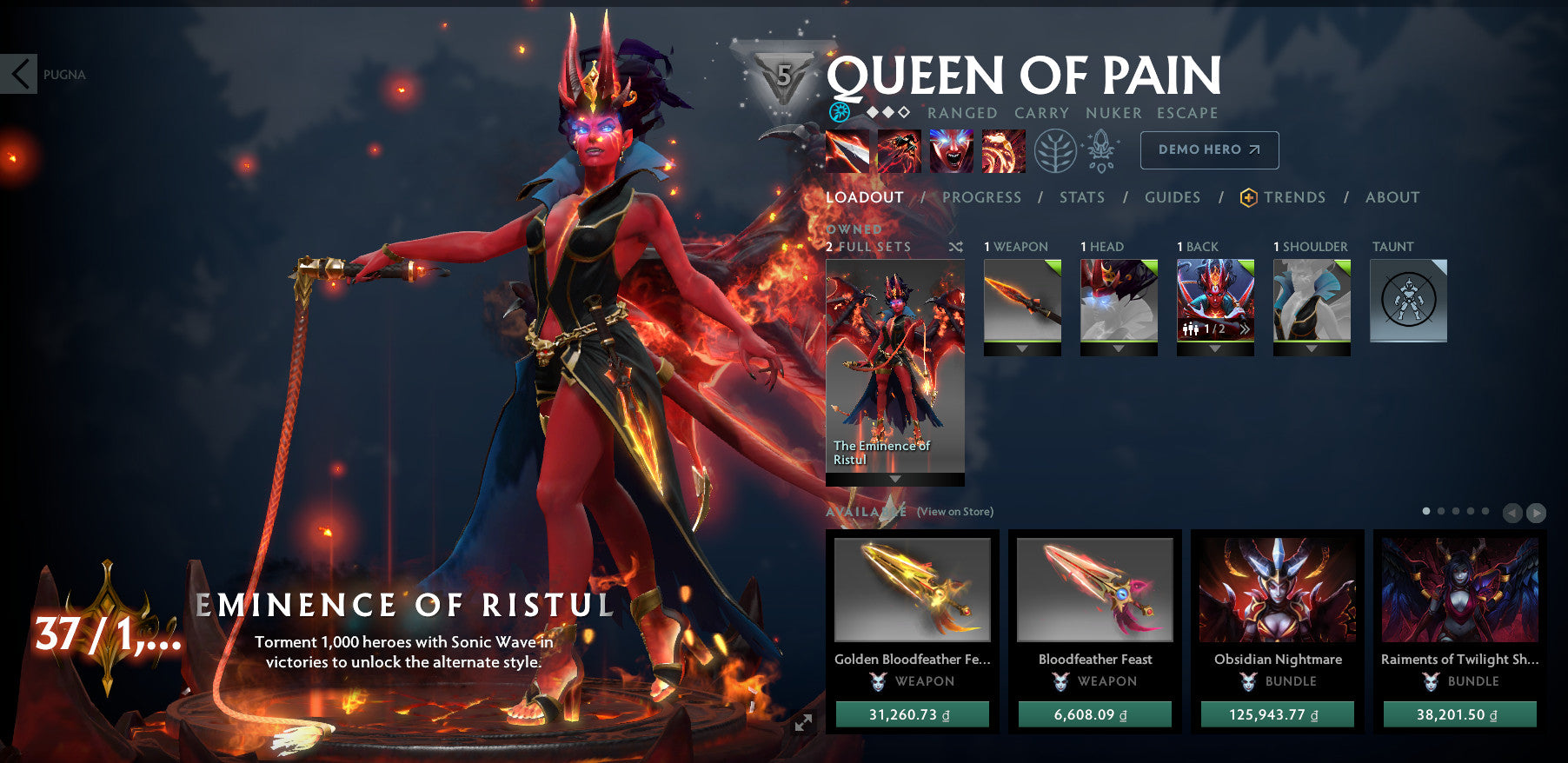Open the shoulder item slot
This screenshot has height=763, width=1568.
(1312, 301)
